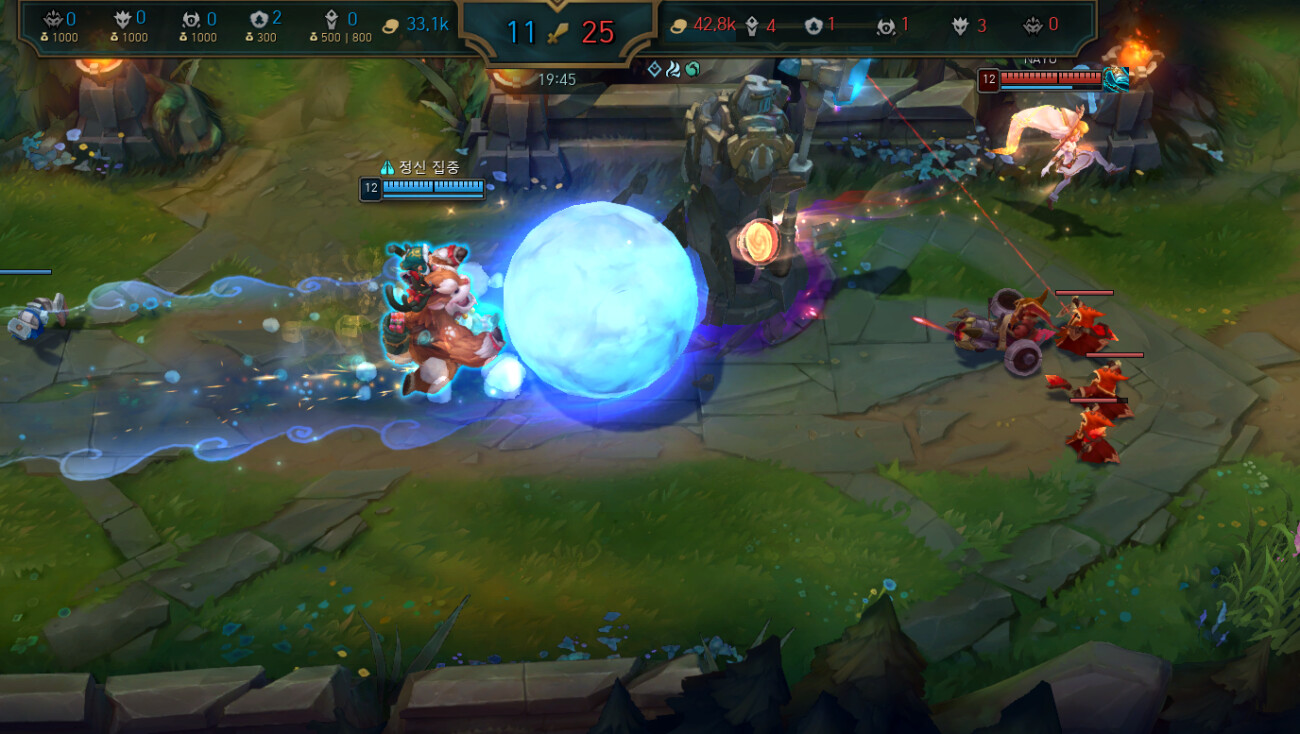Screen dimensions: 1300x734
Task: Click the sword icon between kill scores
Action: tap(558, 31)
